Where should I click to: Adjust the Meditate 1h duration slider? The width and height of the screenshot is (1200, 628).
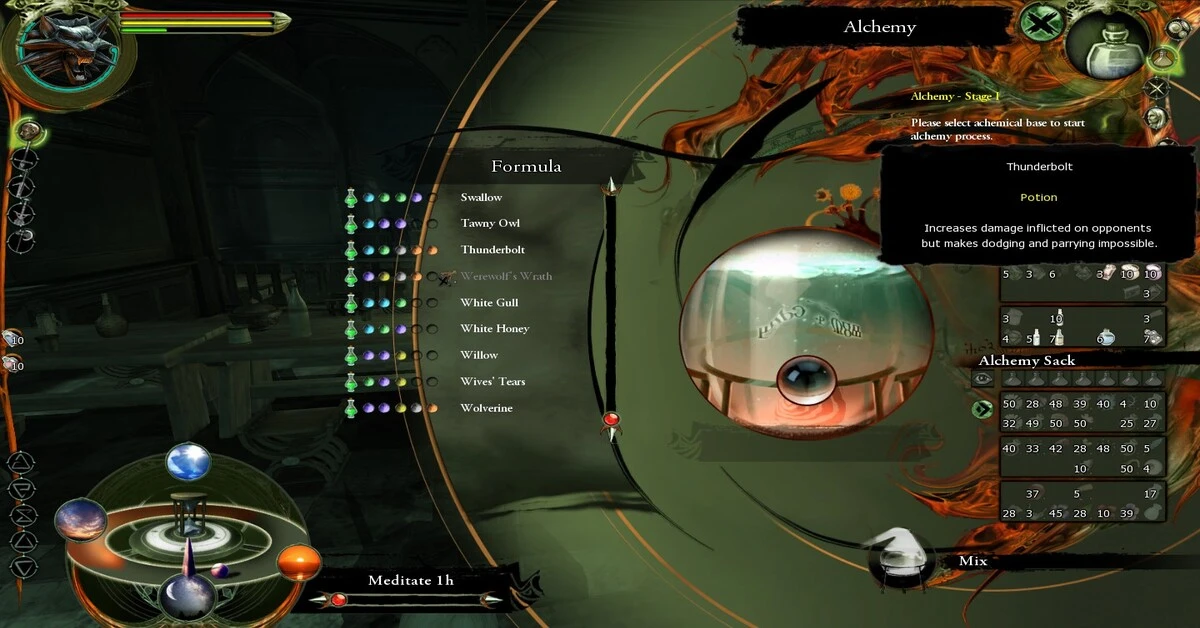click(339, 600)
